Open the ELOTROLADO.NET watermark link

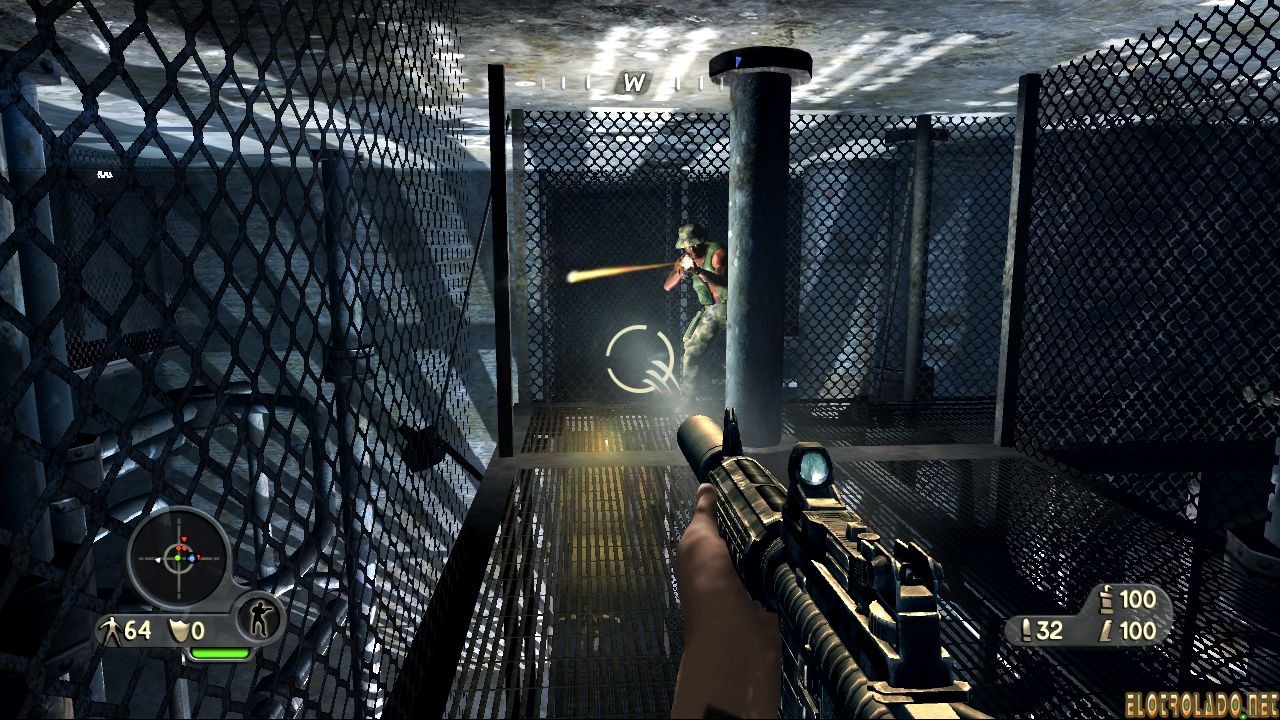tap(1202, 702)
